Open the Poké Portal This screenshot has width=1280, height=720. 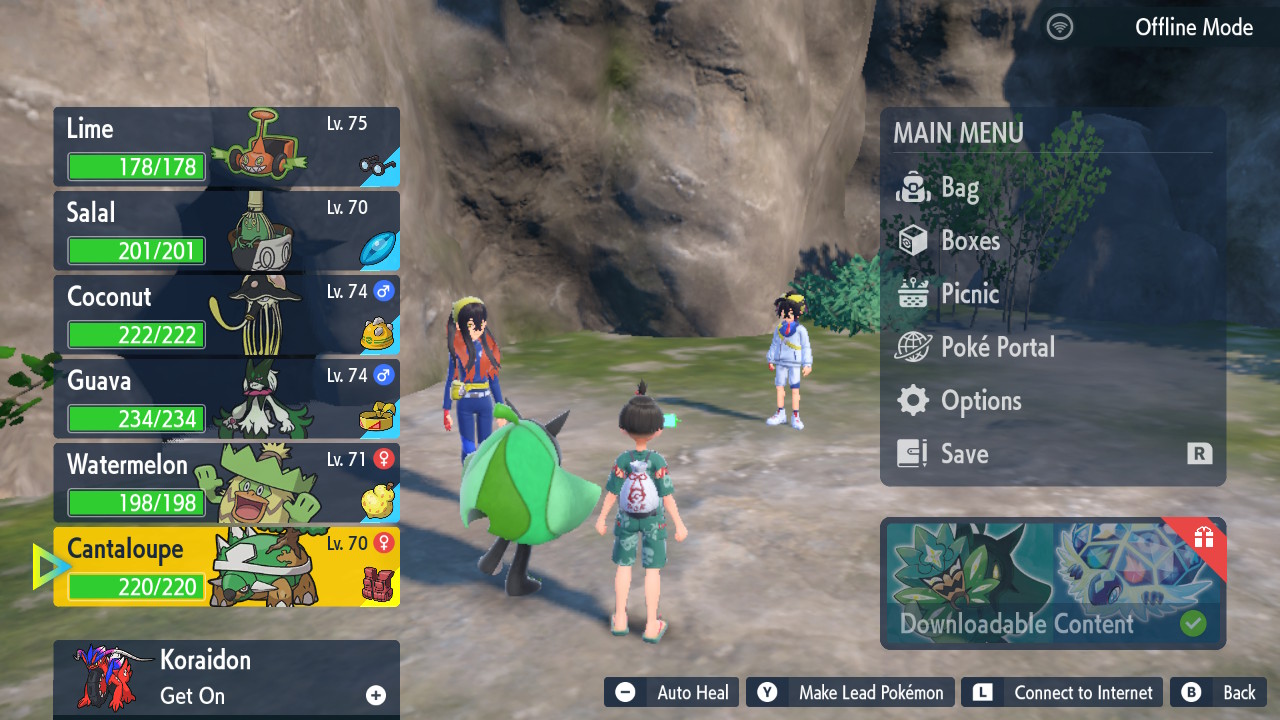(x=997, y=347)
